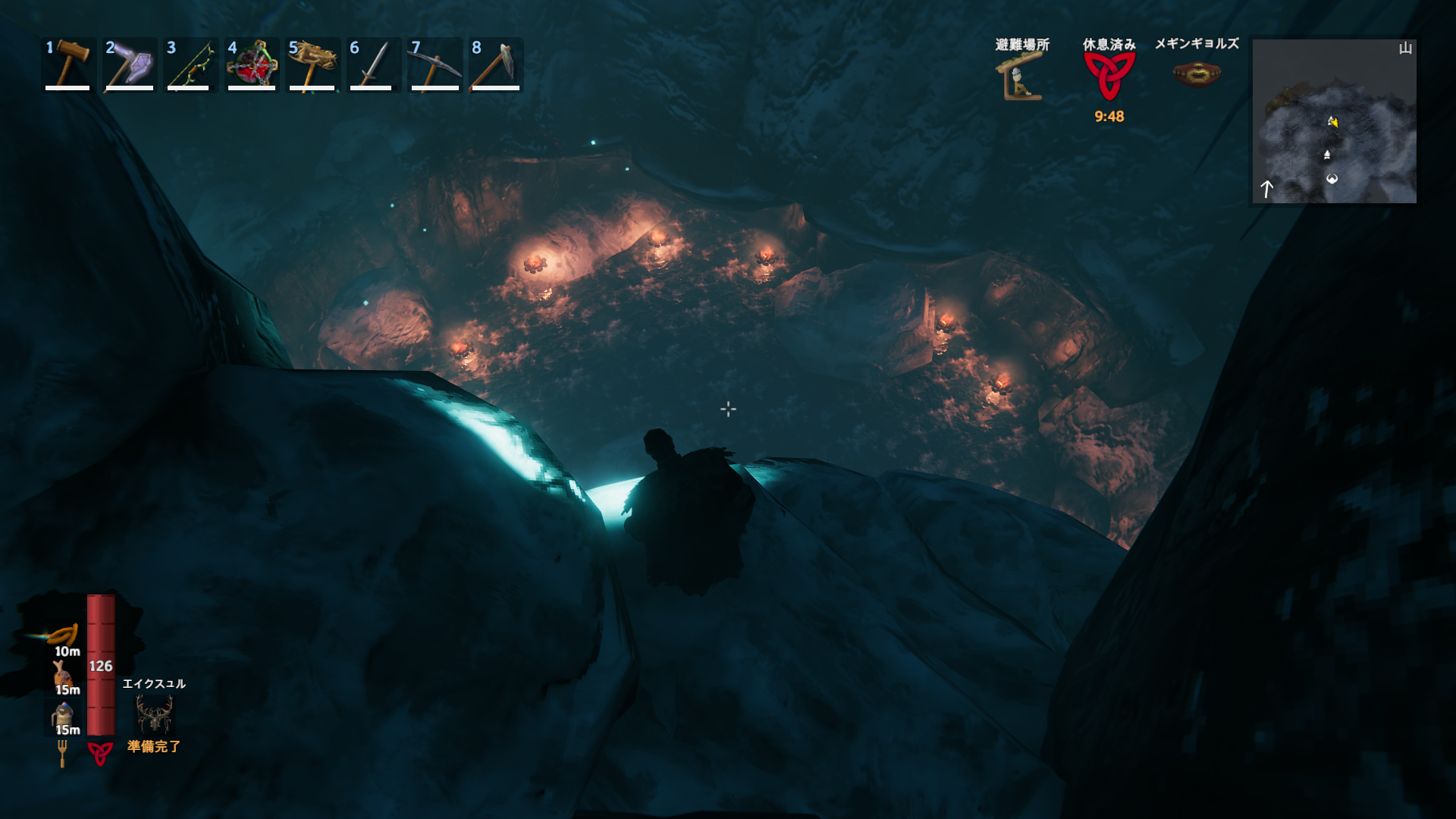Equip the round red shield in slot 4
Screen dimensions: 1456x819
(x=251, y=65)
